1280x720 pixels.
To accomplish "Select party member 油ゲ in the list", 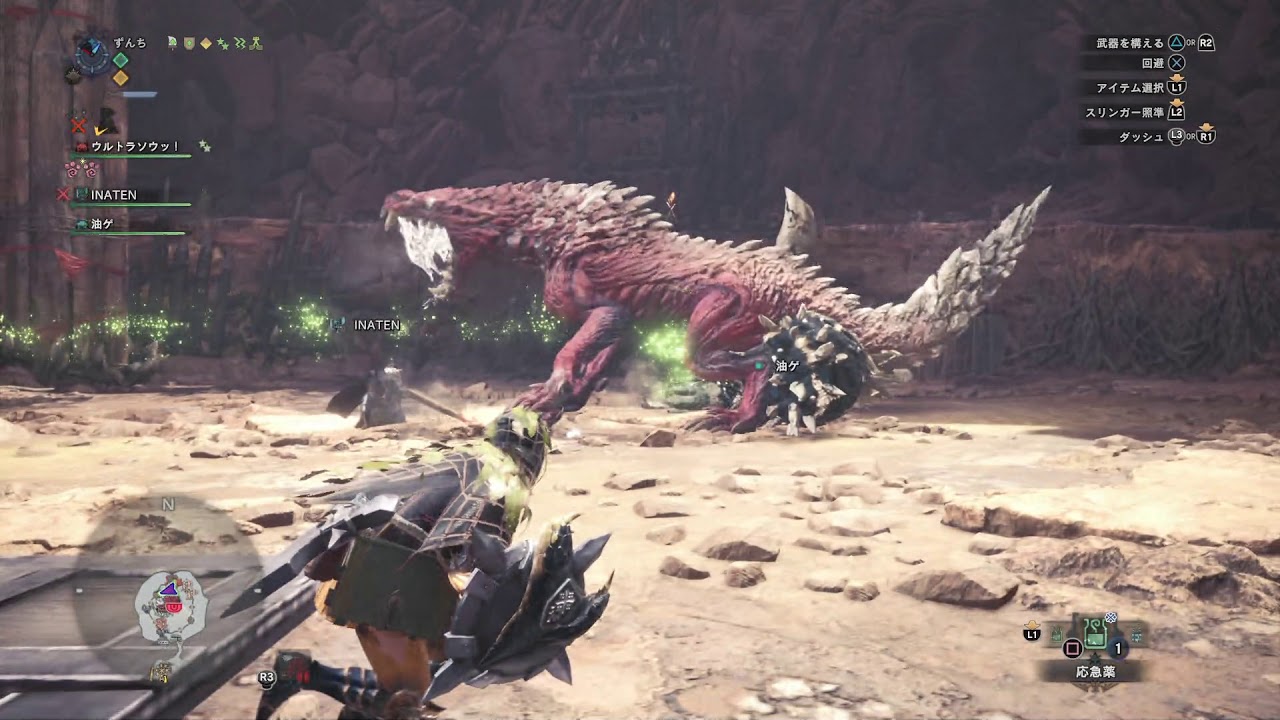I will click(x=102, y=225).
